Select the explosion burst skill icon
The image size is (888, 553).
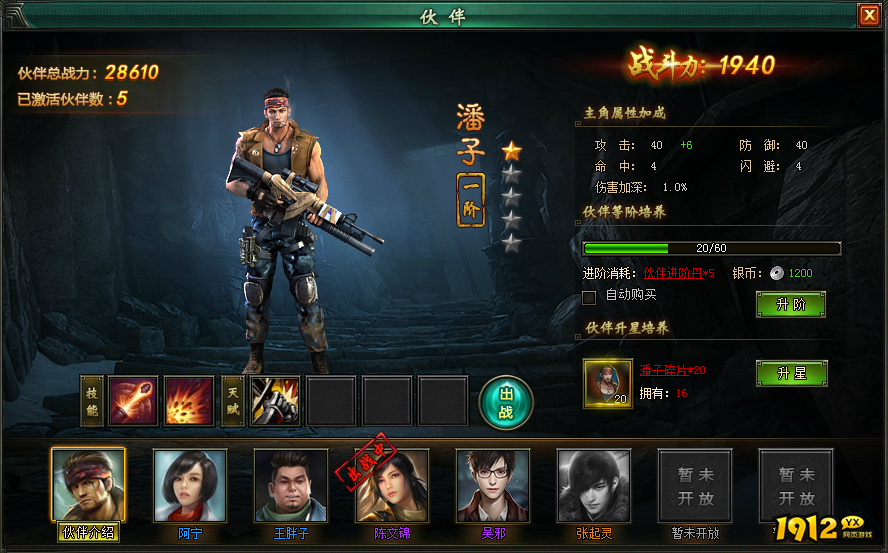point(189,401)
